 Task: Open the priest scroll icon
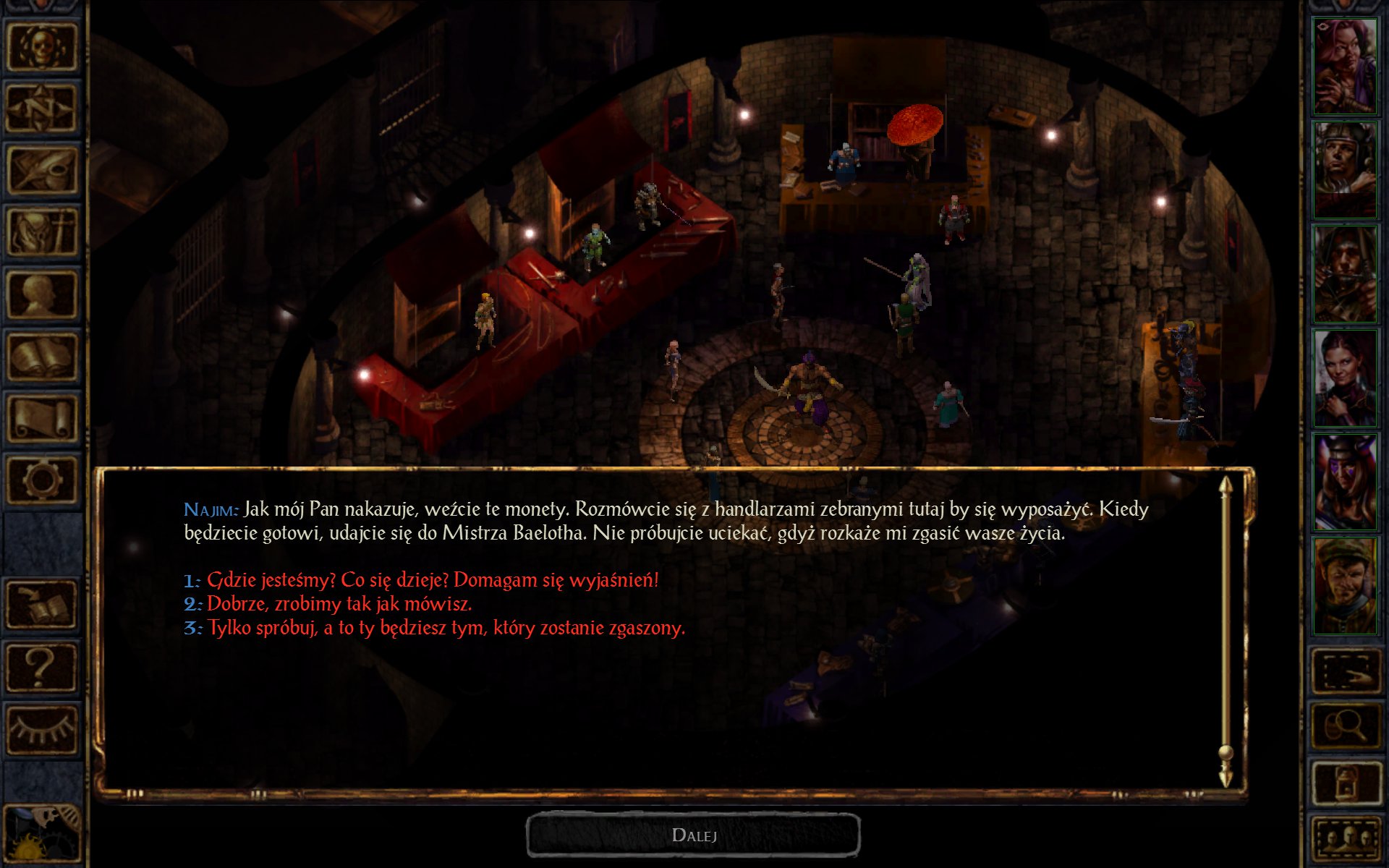point(41,418)
